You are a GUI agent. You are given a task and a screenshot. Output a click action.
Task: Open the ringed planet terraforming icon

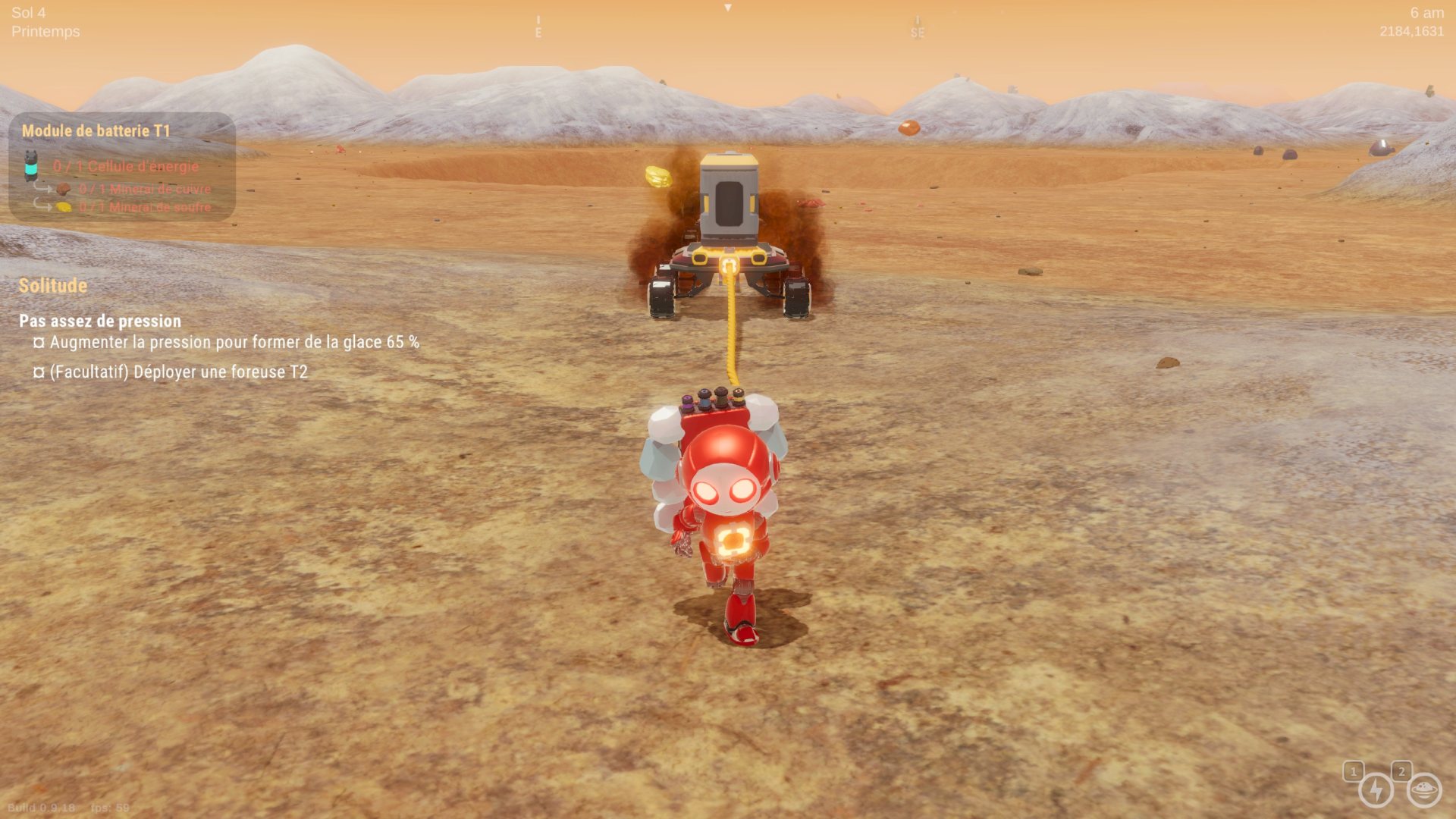(1423, 790)
